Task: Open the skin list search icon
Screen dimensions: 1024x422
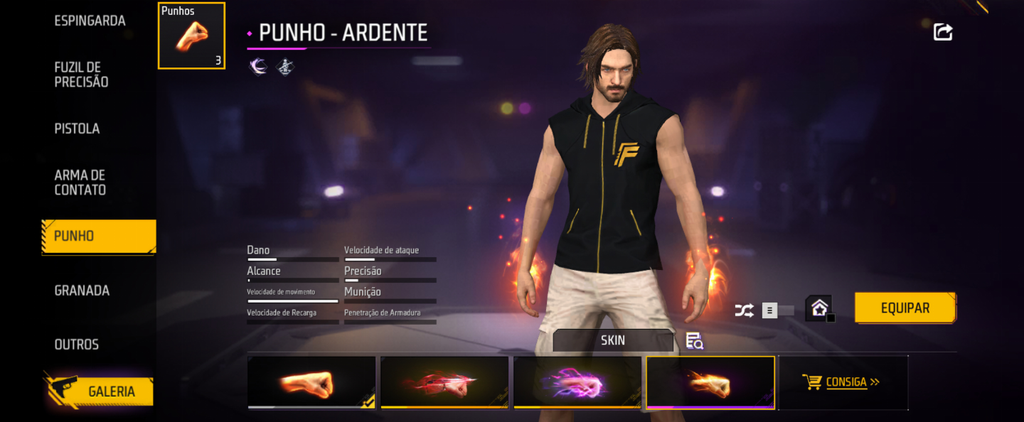Action: (694, 341)
